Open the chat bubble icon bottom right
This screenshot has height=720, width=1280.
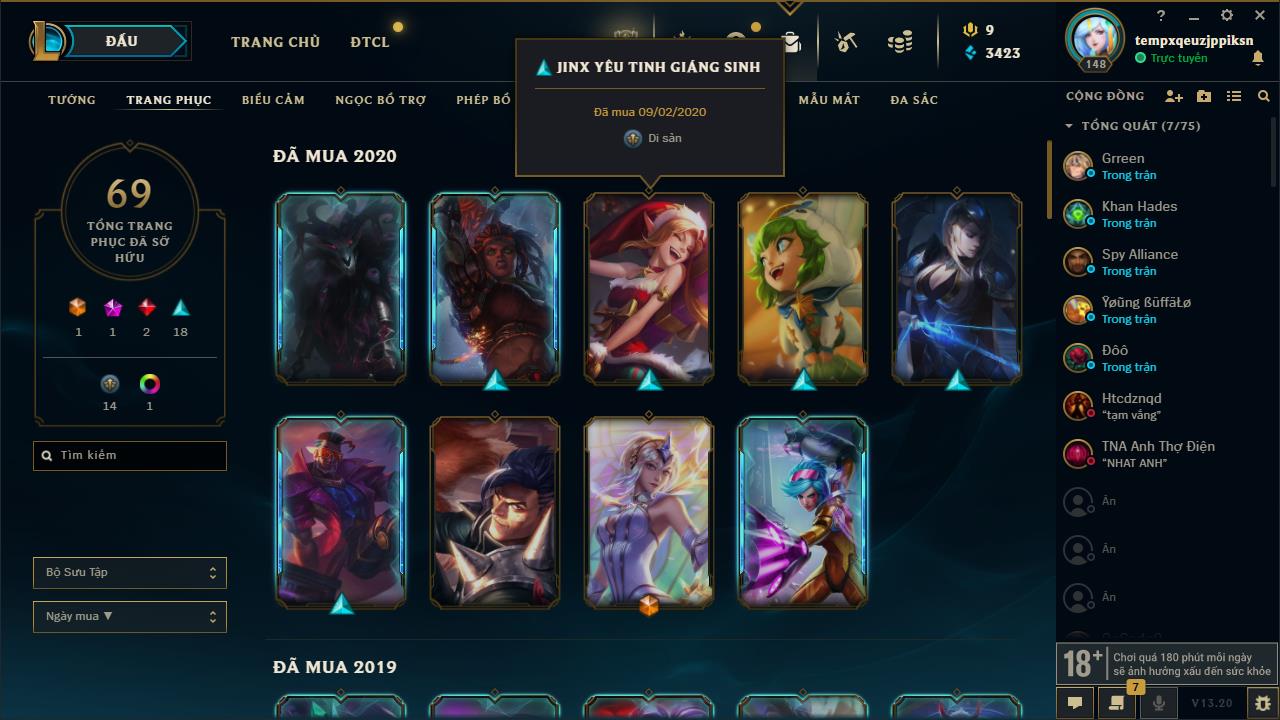point(1074,703)
